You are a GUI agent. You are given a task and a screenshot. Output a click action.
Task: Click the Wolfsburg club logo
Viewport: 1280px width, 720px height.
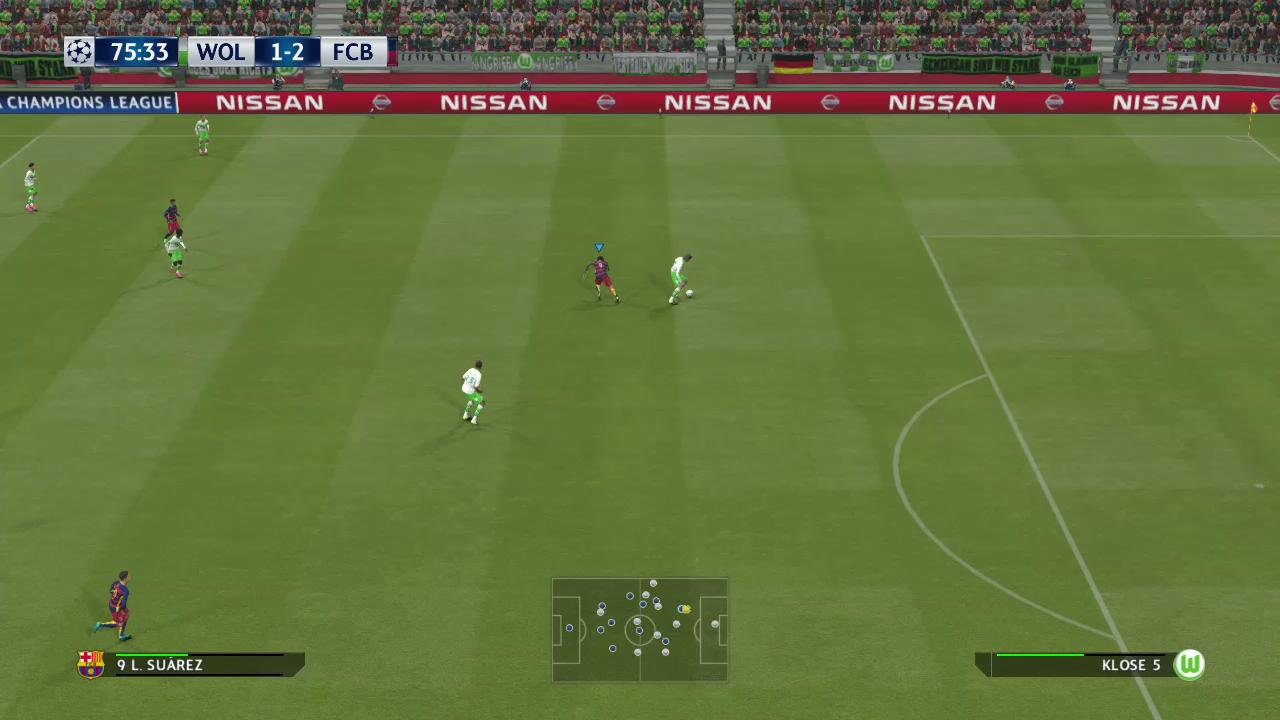tap(1189, 665)
